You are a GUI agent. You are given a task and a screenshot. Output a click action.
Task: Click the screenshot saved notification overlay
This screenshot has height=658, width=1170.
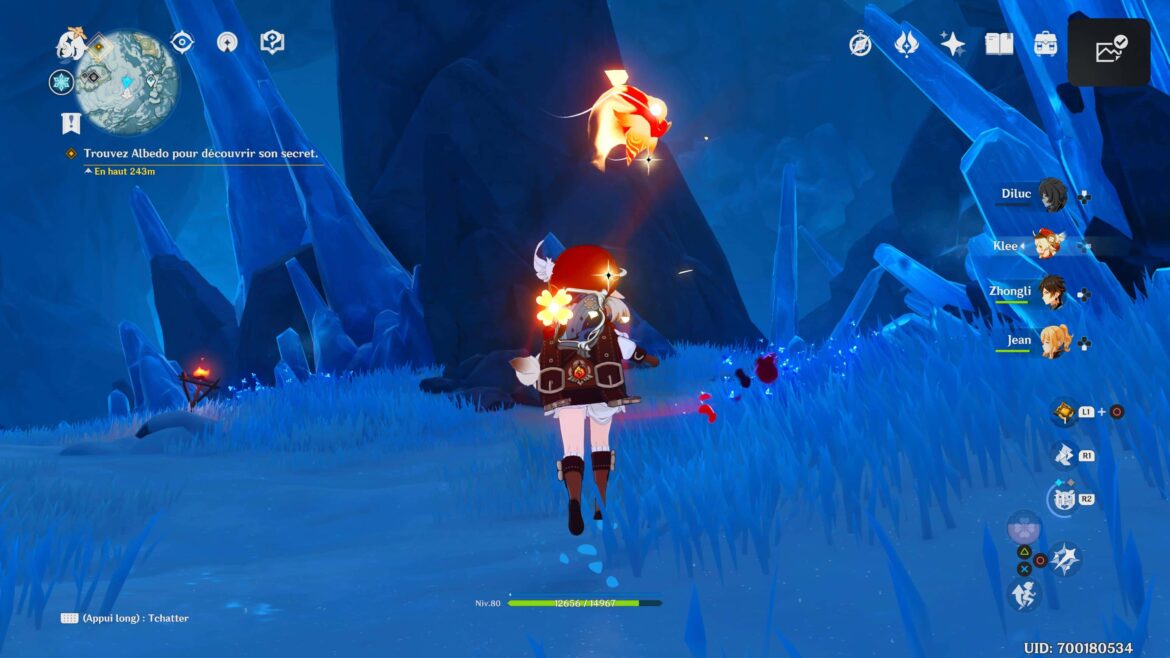[1108, 51]
